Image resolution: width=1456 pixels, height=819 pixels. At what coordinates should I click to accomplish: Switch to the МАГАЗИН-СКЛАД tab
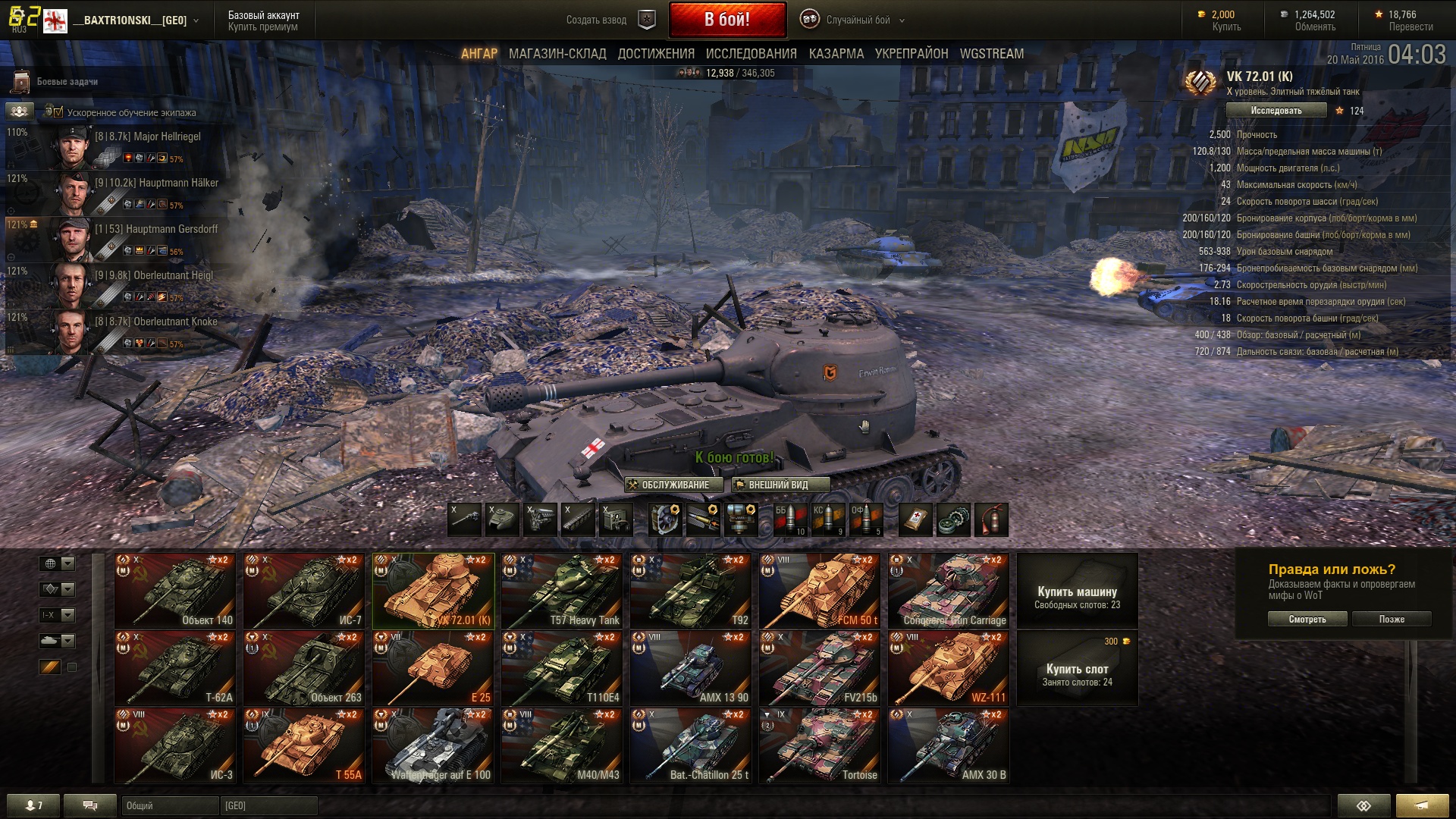pyautogui.click(x=557, y=54)
